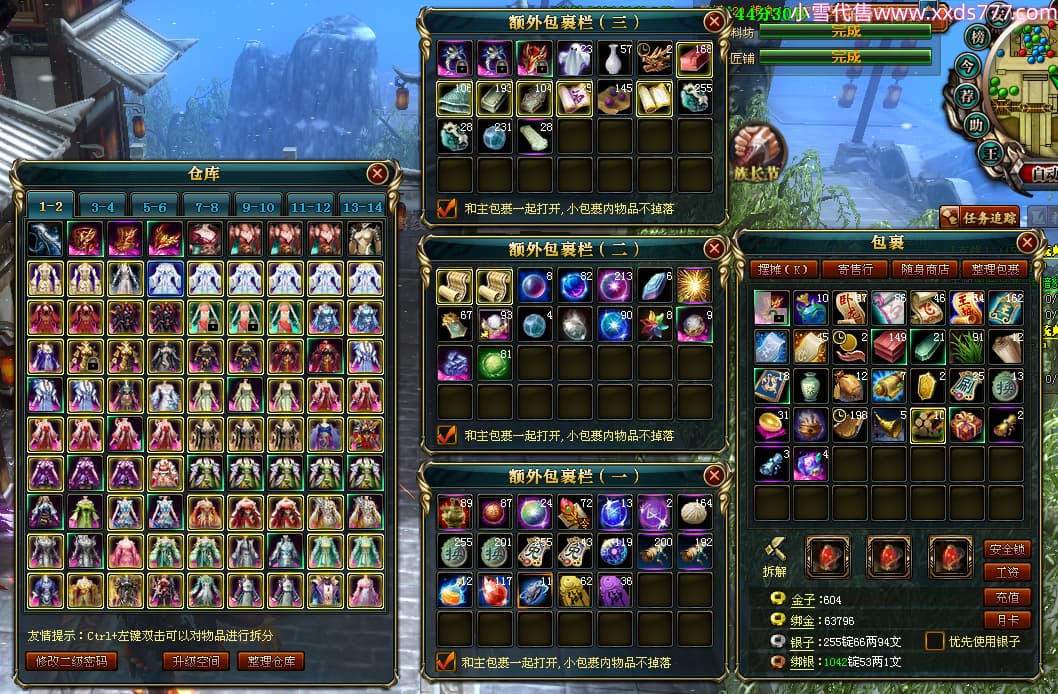This screenshot has width=1058, height=694.
Task: Open warehouse page 13-14
Action: click(x=362, y=207)
